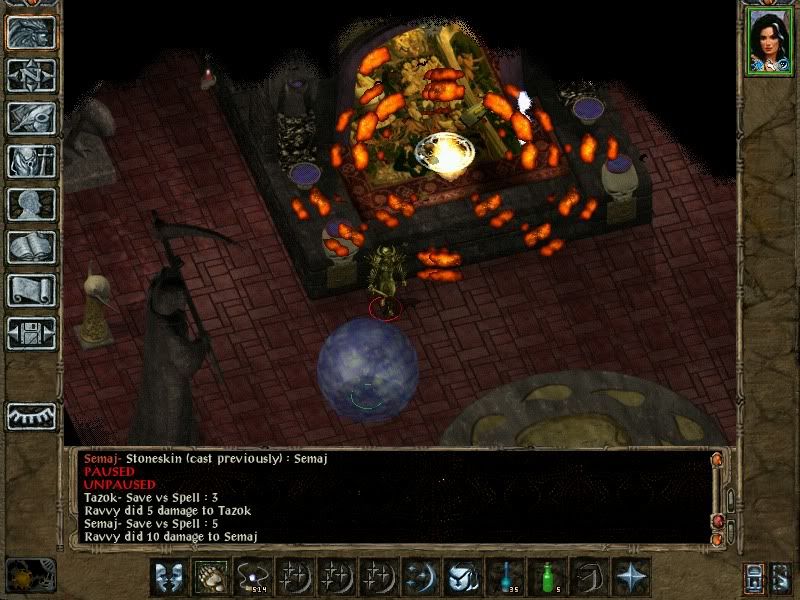Open the four-pointed star special abilities
Screen dimensions: 800x600
(x=631, y=577)
